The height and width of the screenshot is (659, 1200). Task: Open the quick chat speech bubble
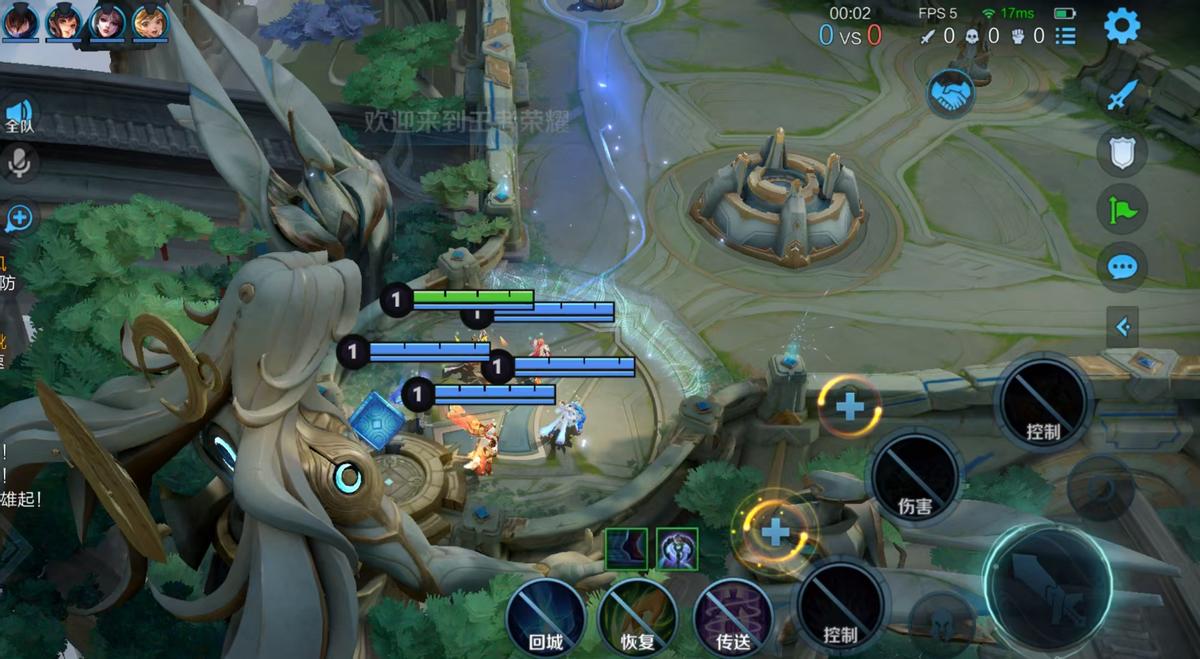pyautogui.click(x=1122, y=267)
